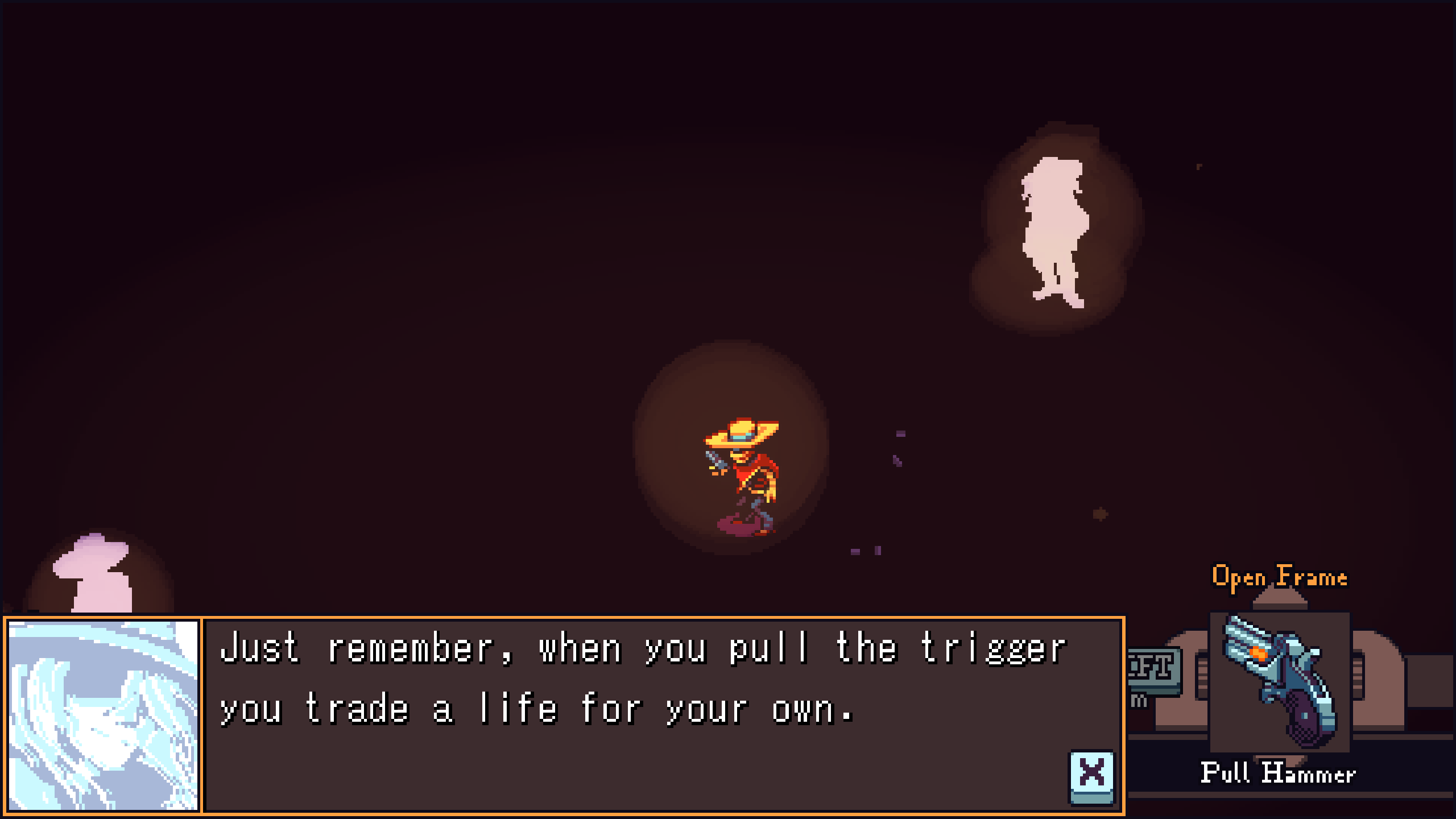Choose the Pull Hammer action
This screenshot has width=1456, height=819.
pos(1278,773)
